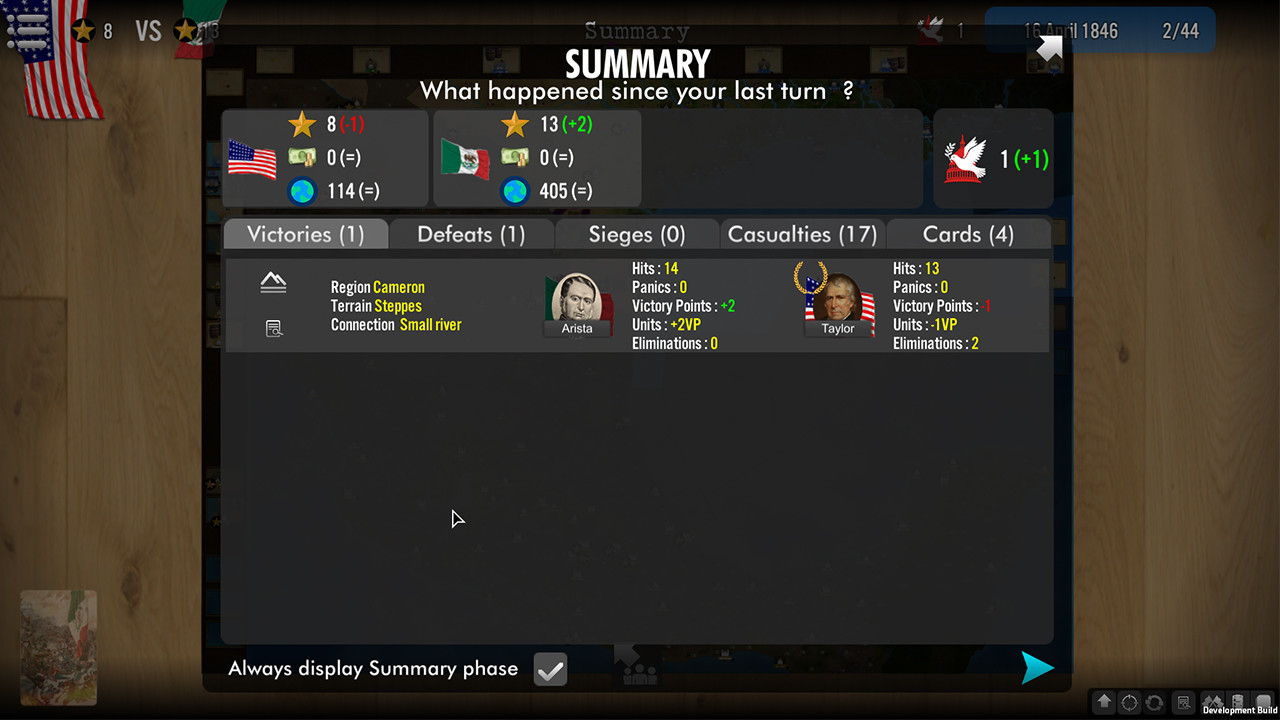1280x720 pixels.
Task: Open the battle report magnifier icon
Action: [x=274, y=328]
